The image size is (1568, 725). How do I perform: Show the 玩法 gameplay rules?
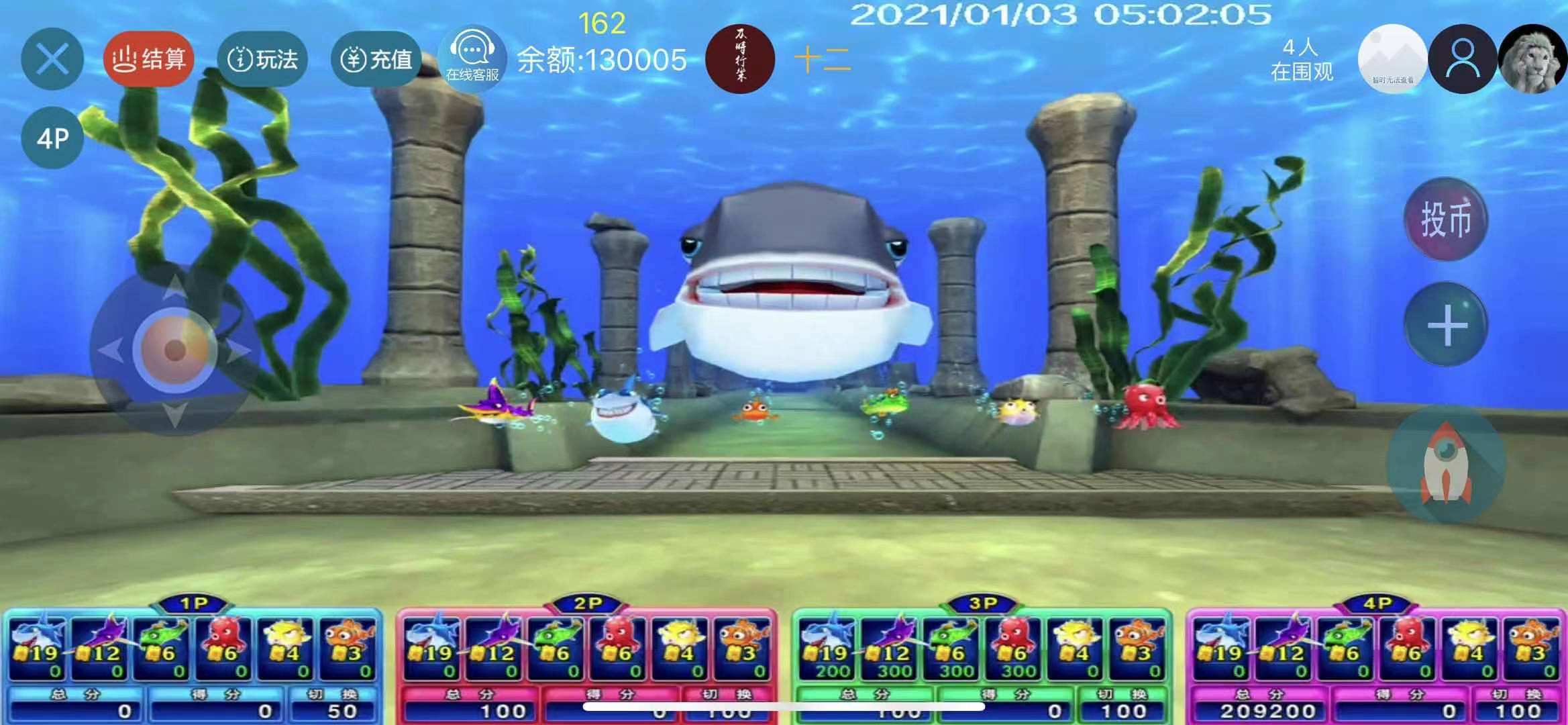click(262, 59)
